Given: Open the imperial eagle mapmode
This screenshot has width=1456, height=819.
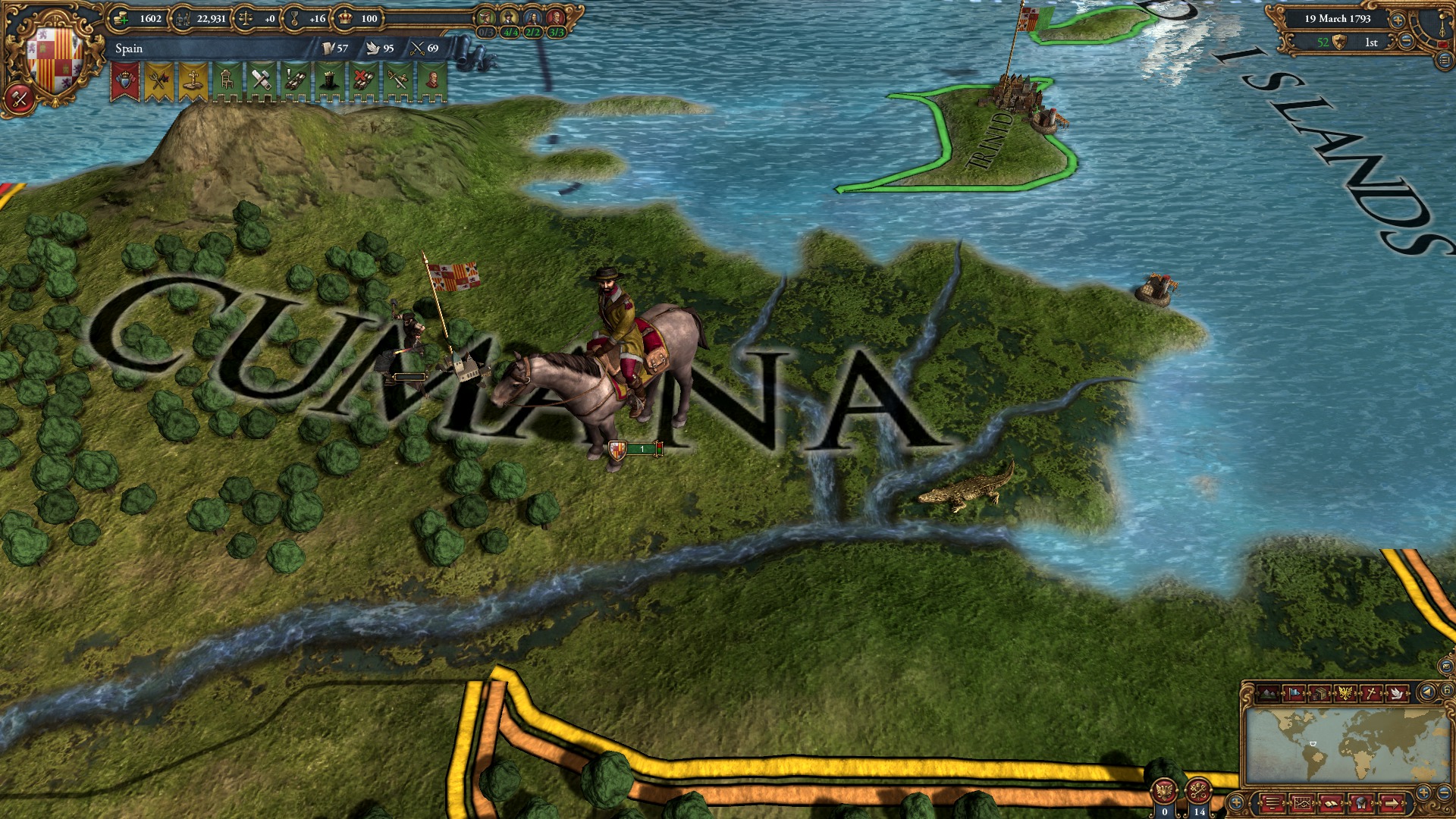Looking at the screenshot, I should pyautogui.click(x=1345, y=693).
